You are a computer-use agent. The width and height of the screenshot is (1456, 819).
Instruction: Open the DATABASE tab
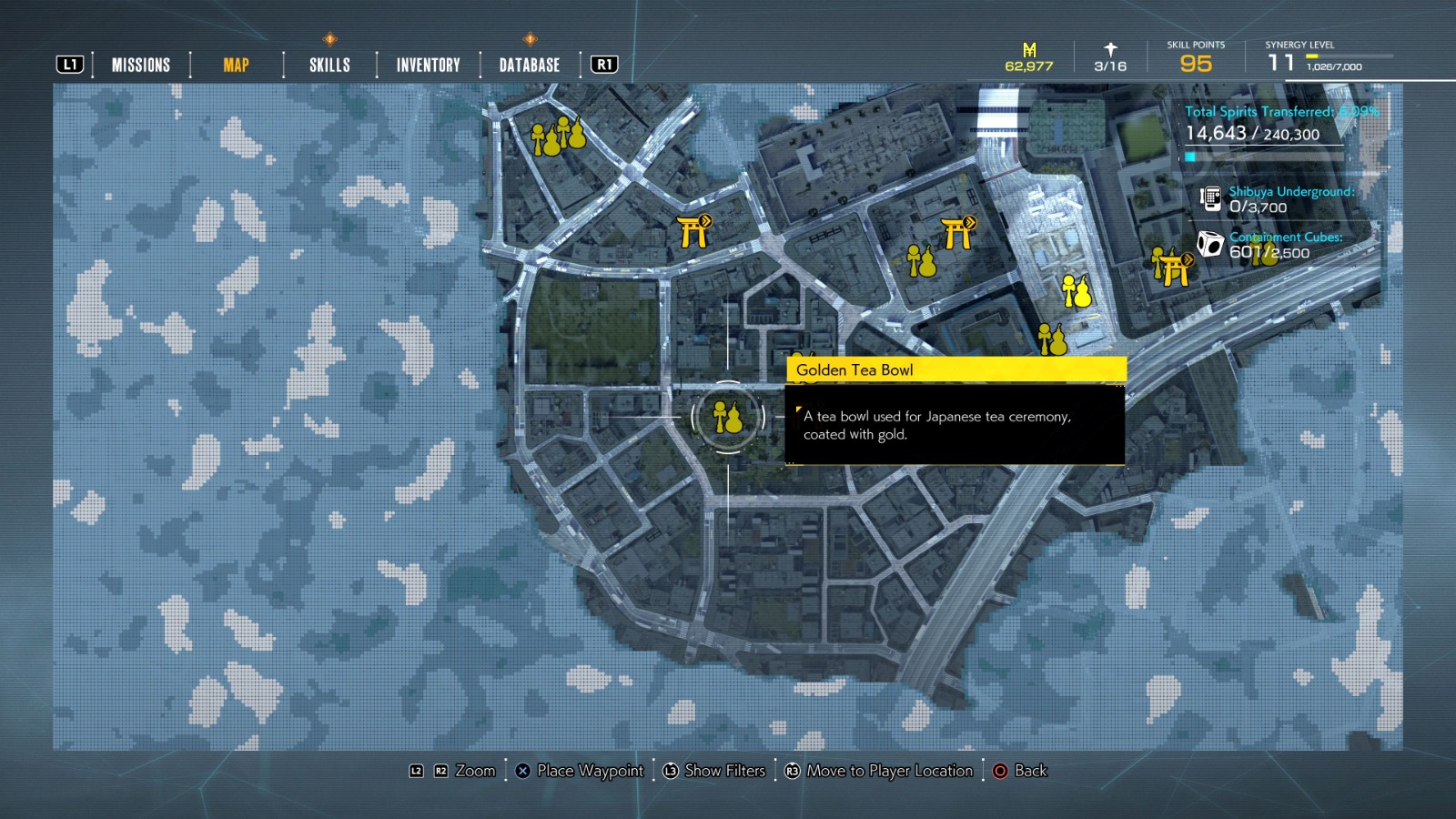click(x=528, y=65)
